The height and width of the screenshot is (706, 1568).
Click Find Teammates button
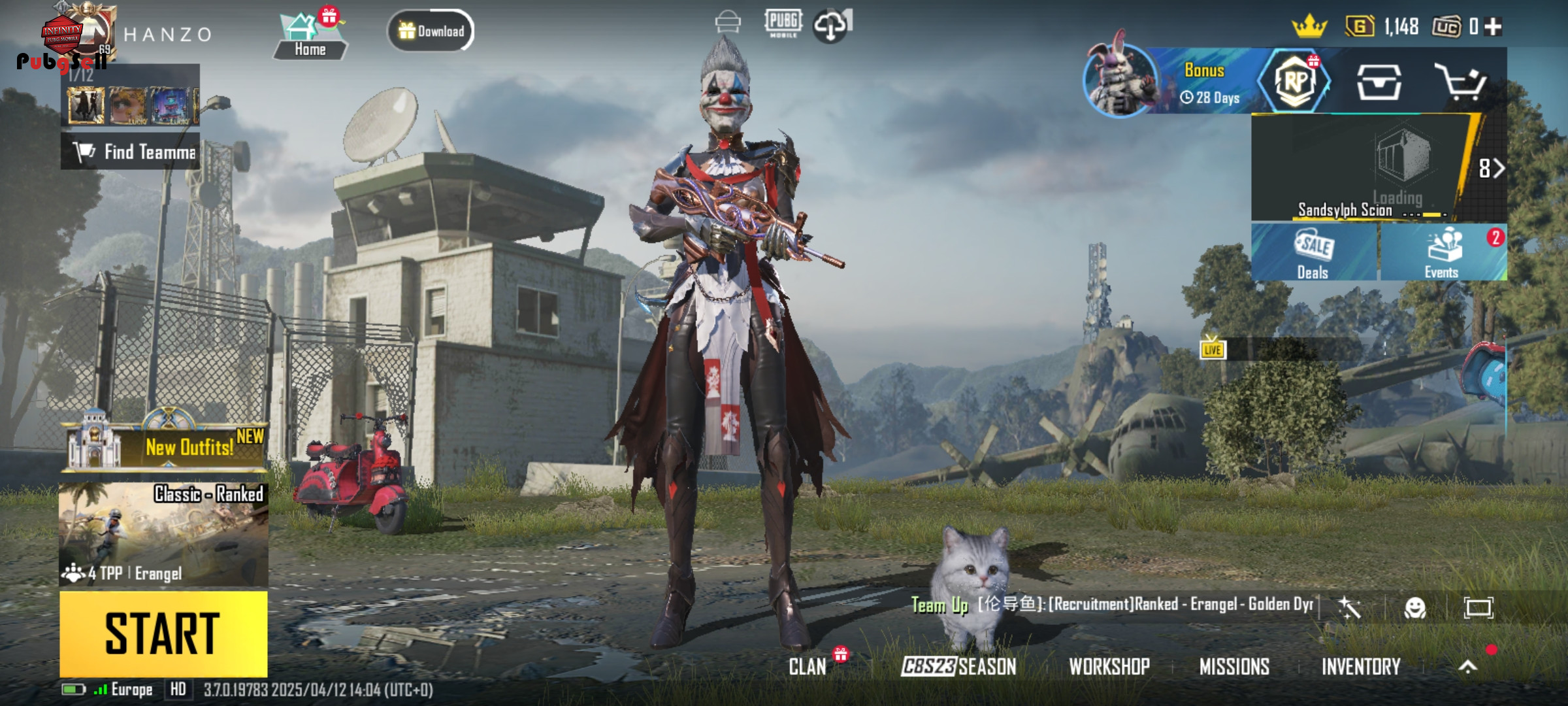(x=131, y=152)
